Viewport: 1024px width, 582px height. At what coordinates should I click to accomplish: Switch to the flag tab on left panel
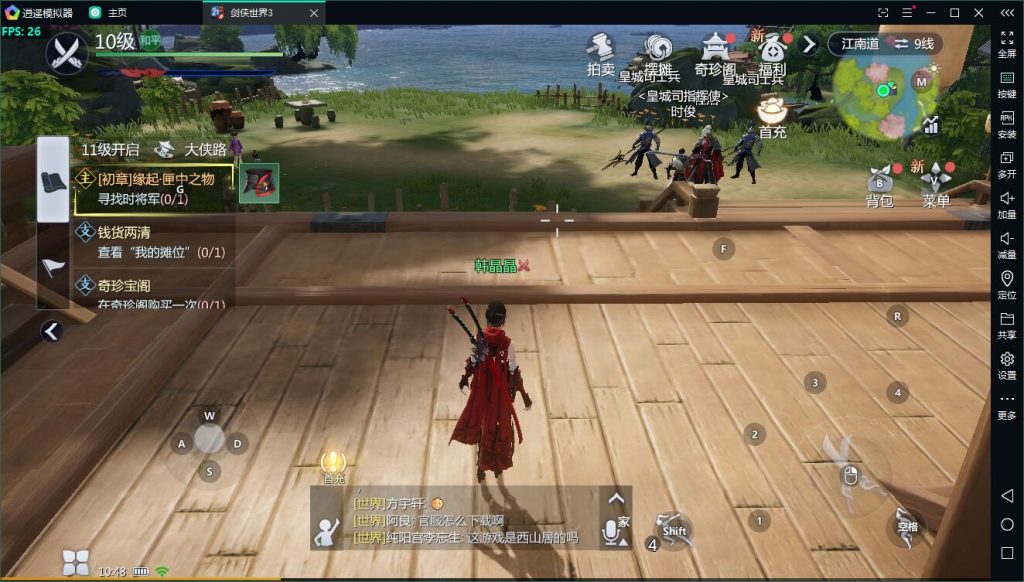tap(53, 267)
